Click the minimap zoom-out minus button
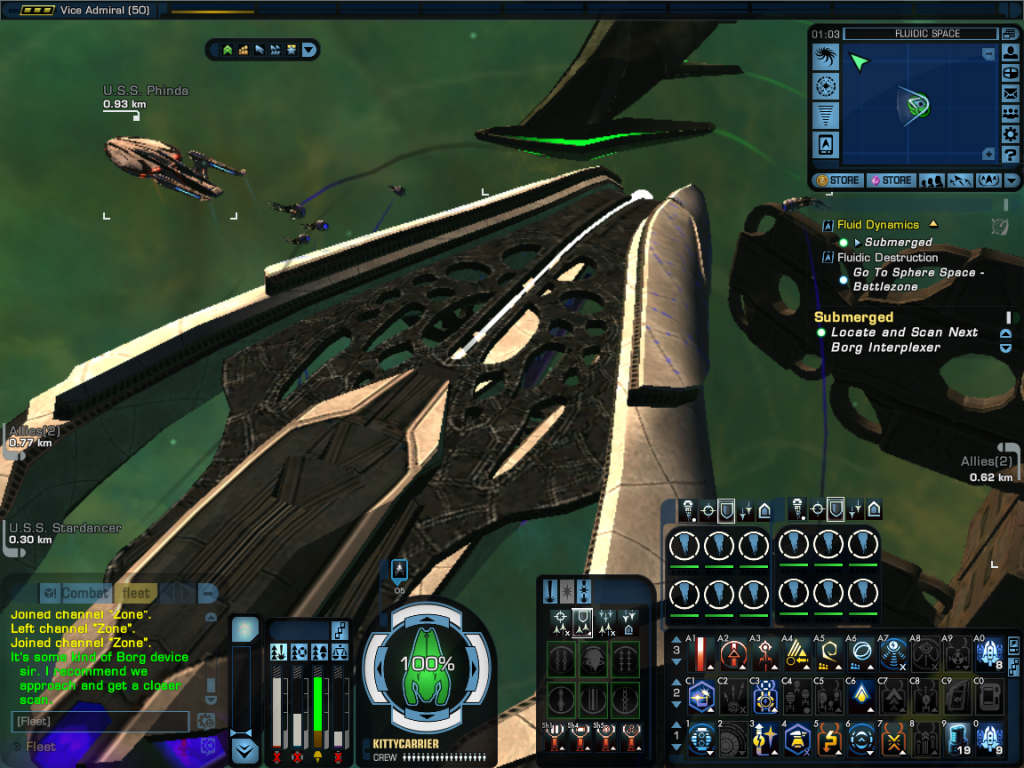 (x=989, y=54)
